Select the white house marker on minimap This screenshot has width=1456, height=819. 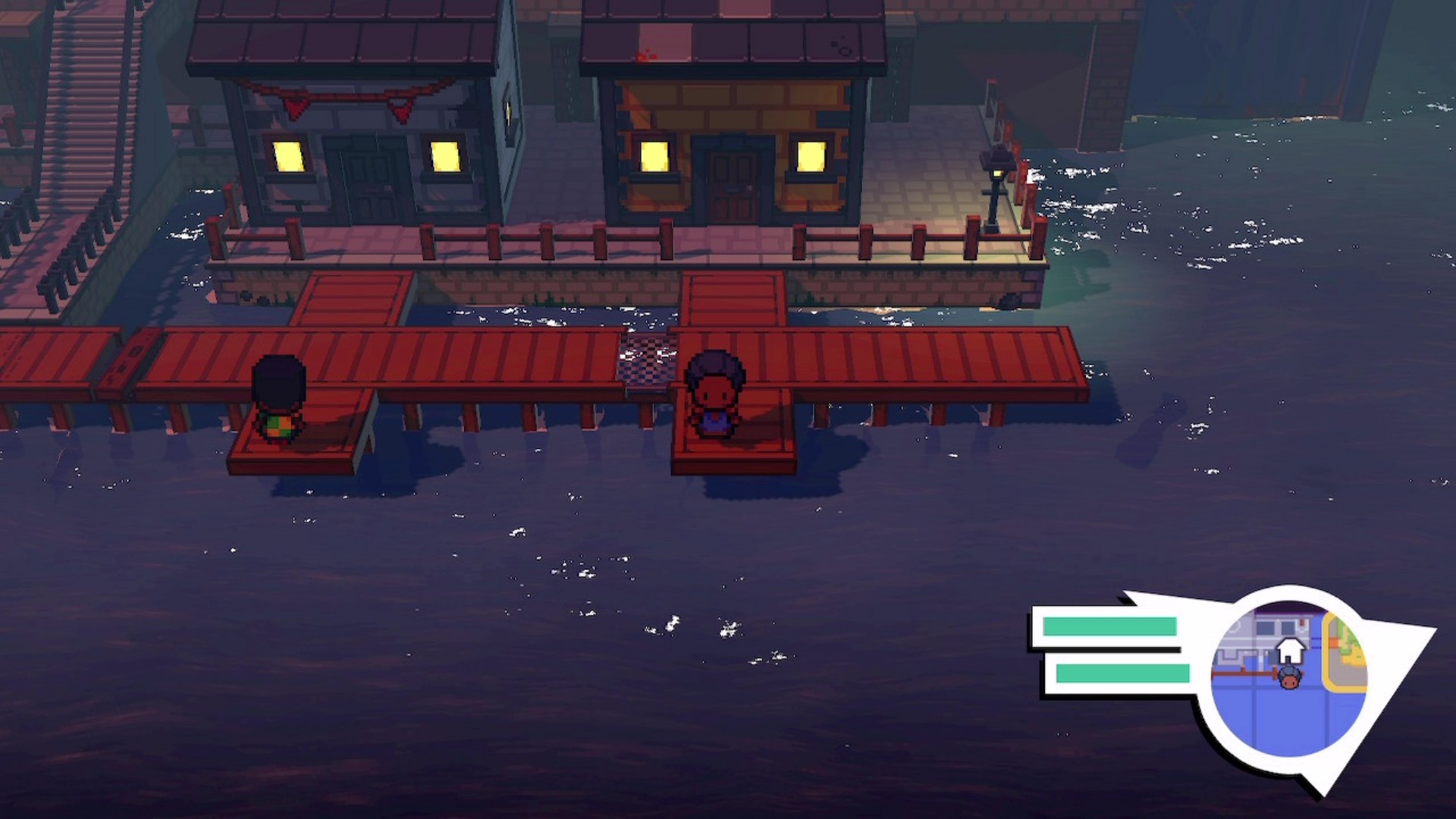1290,650
